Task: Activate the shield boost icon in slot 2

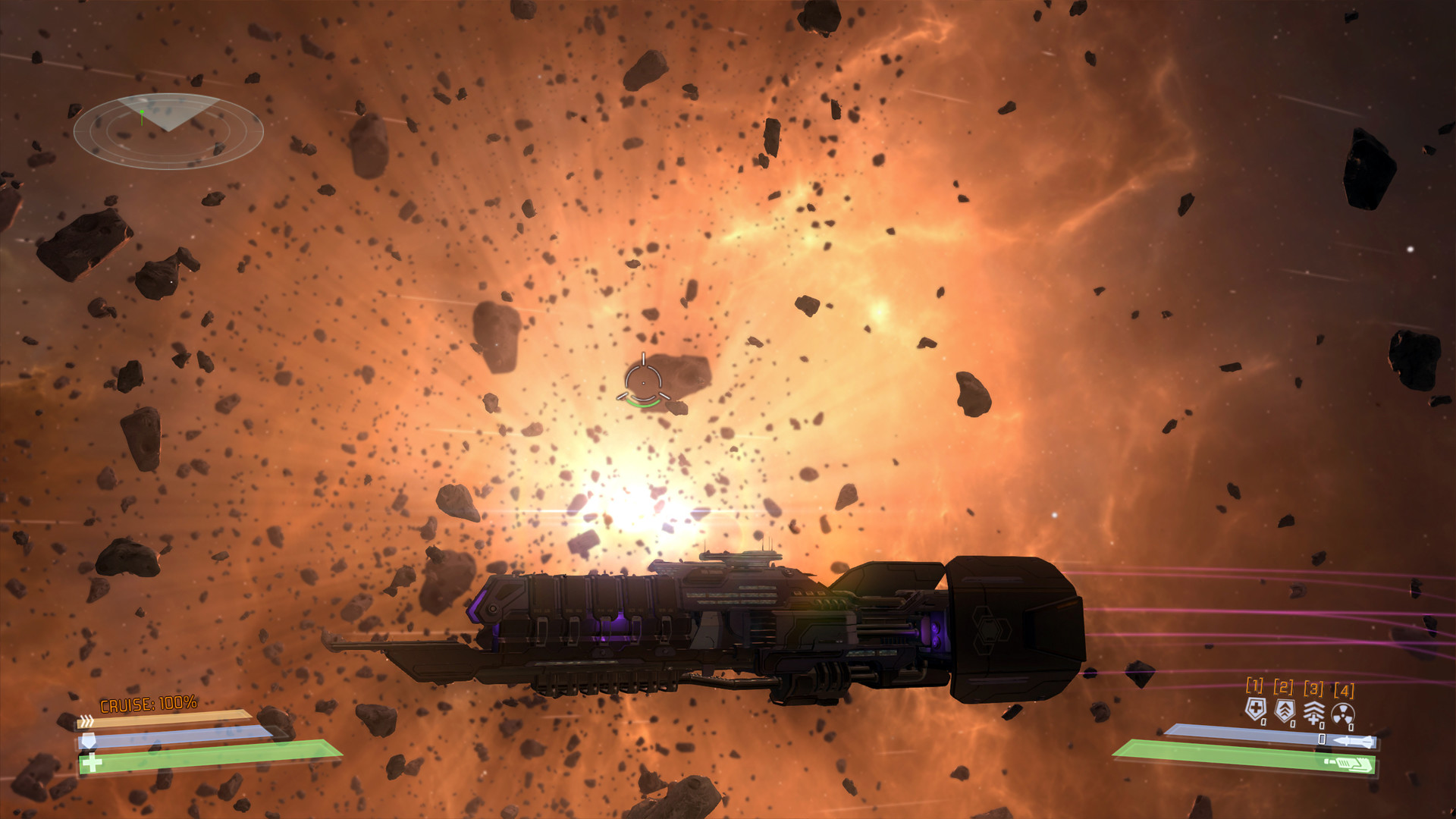Action: (x=1285, y=710)
